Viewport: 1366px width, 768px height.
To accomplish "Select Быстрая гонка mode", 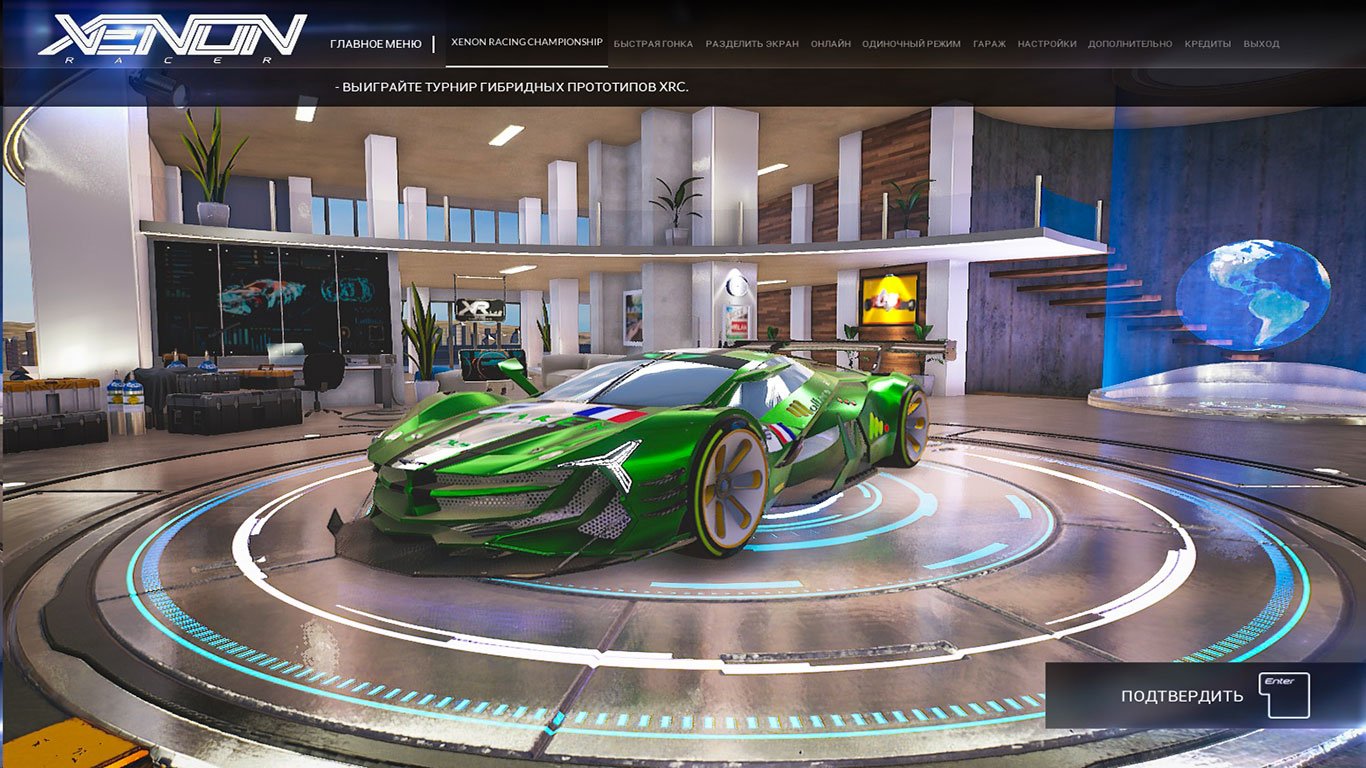I will pyautogui.click(x=654, y=43).
